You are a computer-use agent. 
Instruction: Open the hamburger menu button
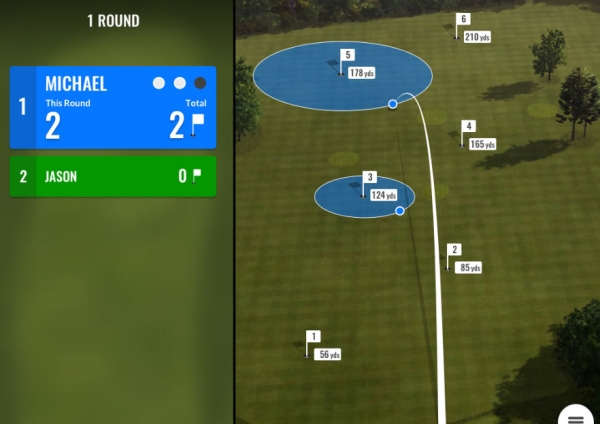578,416
